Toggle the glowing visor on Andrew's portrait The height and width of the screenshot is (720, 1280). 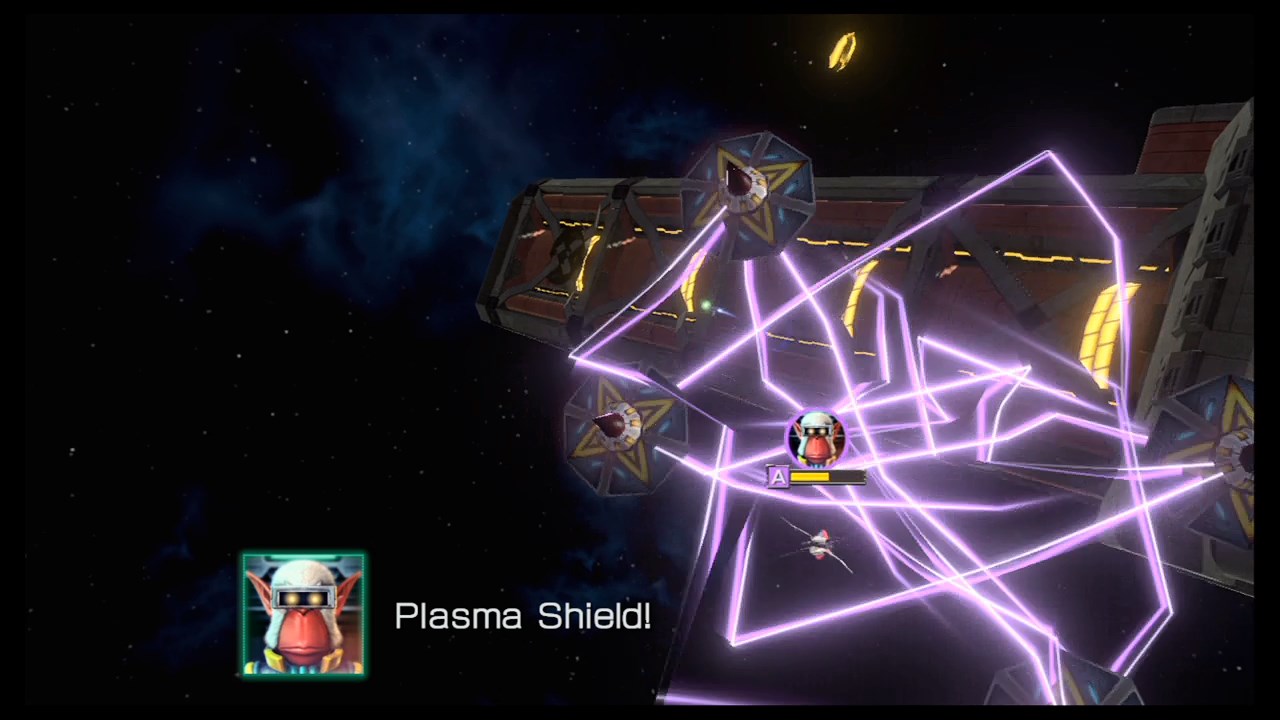pyautogui.click(x=303, y=597)
